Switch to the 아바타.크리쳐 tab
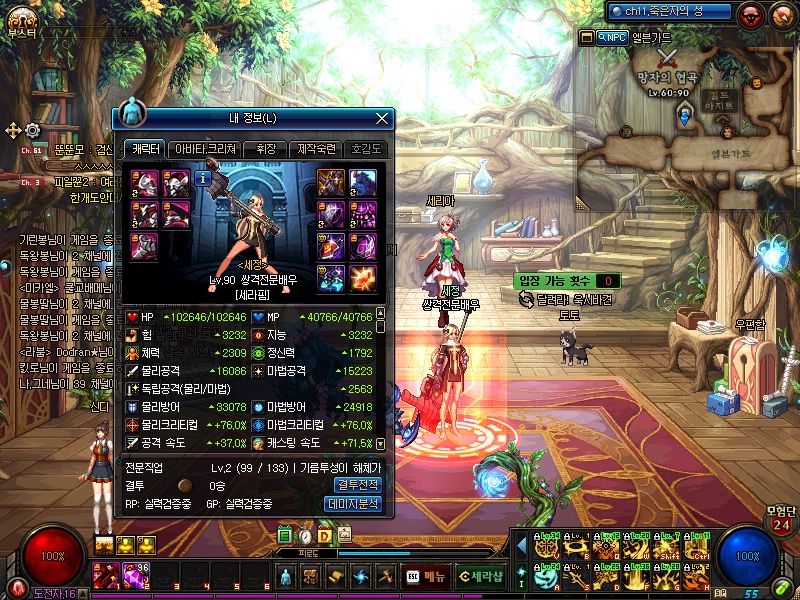This screenshot has height=600, width=800. 205,149
